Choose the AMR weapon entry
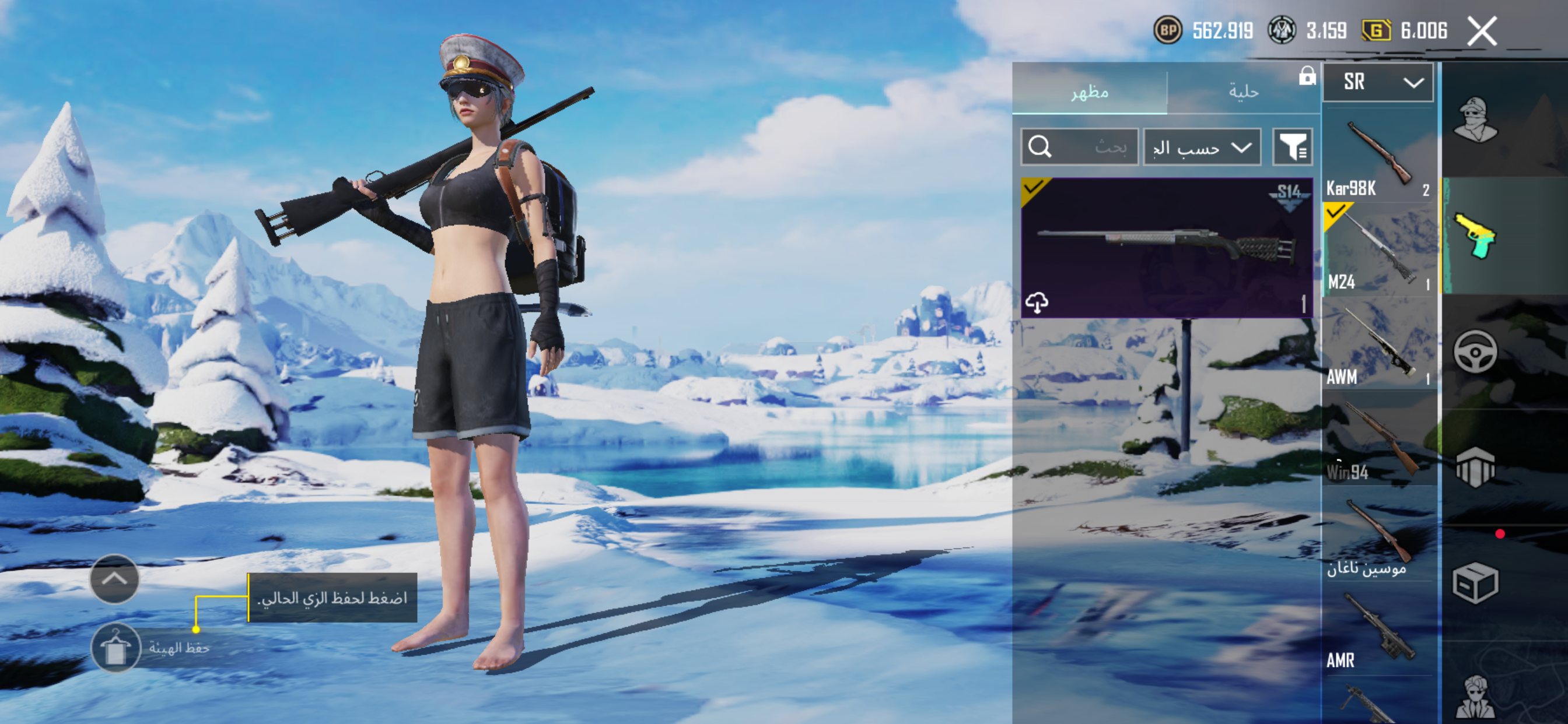1568x724 pixels. pos(1378,629)
